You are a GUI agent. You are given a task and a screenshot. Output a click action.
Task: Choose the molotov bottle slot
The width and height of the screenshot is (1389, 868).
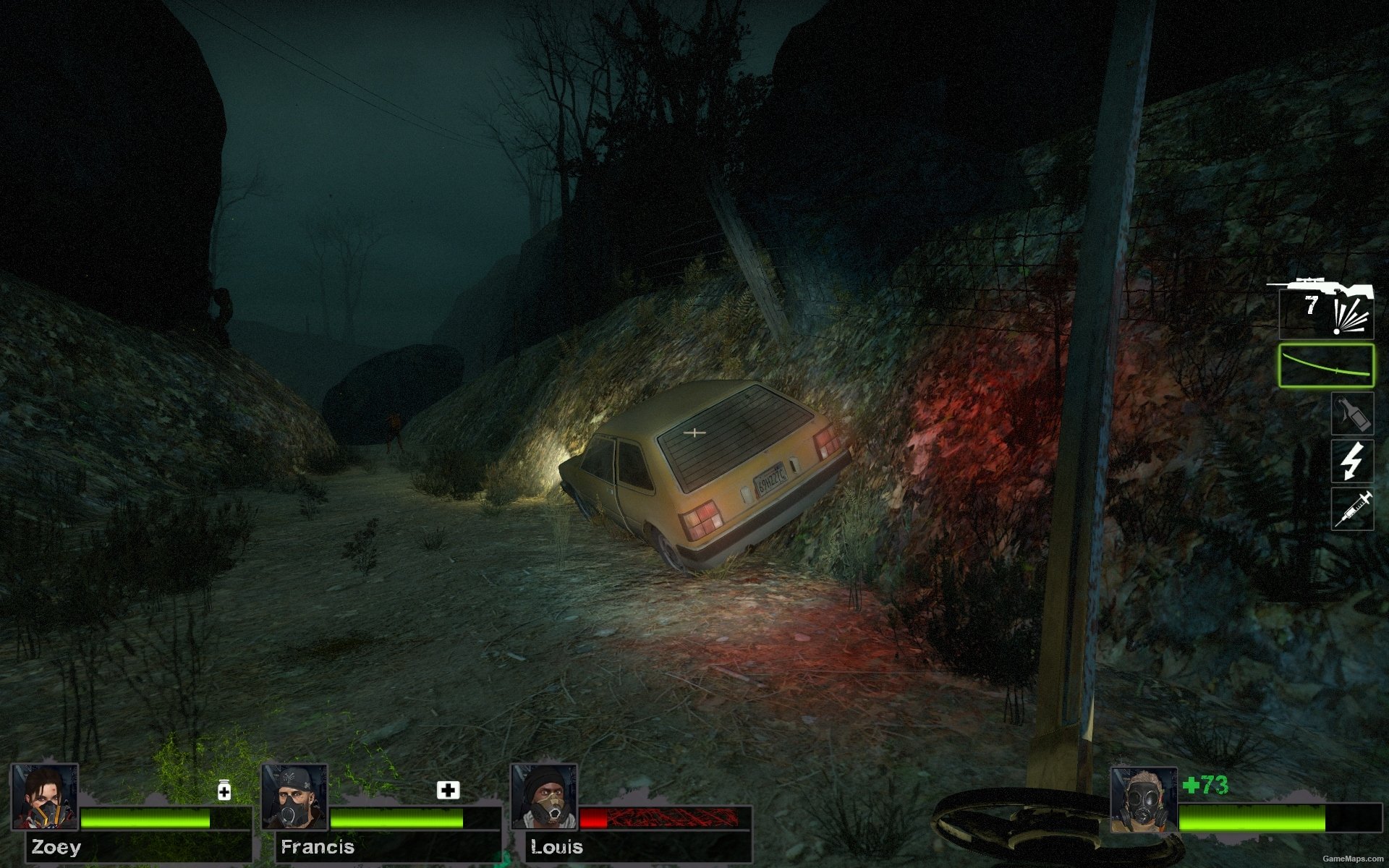pos(1352,414)
